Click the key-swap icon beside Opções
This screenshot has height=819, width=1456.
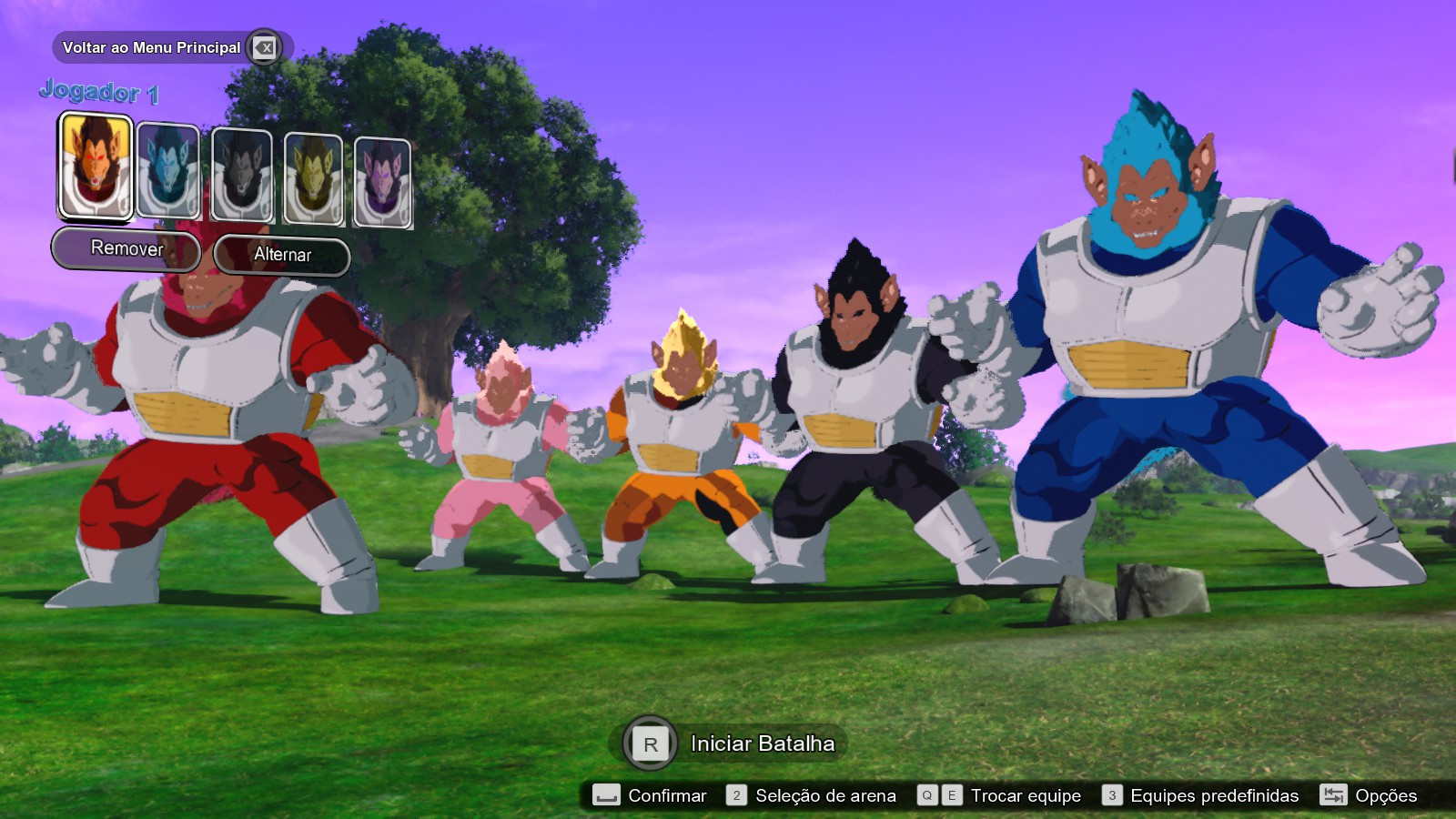point(1334,795)
